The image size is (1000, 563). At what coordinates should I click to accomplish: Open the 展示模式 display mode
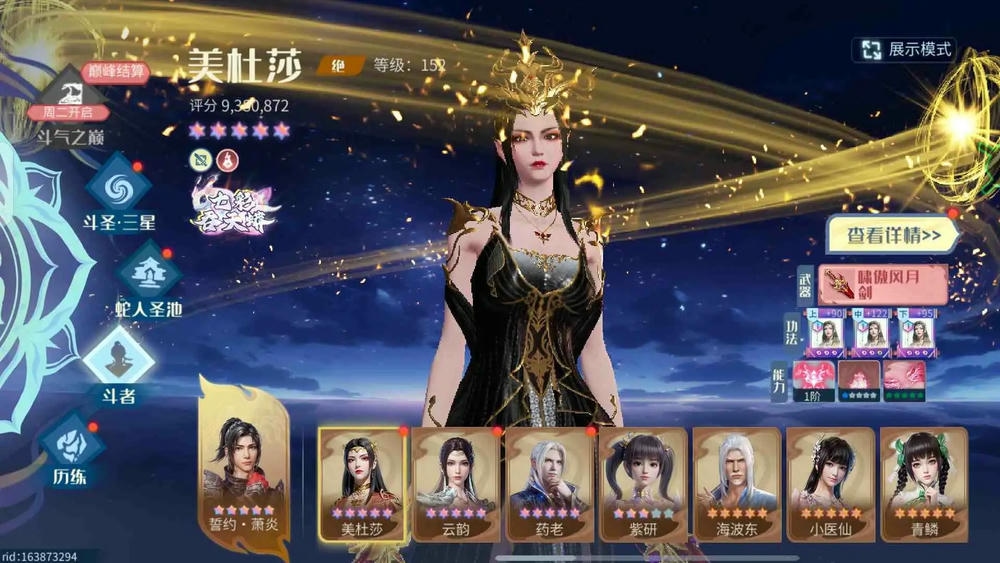click(905, 49)
